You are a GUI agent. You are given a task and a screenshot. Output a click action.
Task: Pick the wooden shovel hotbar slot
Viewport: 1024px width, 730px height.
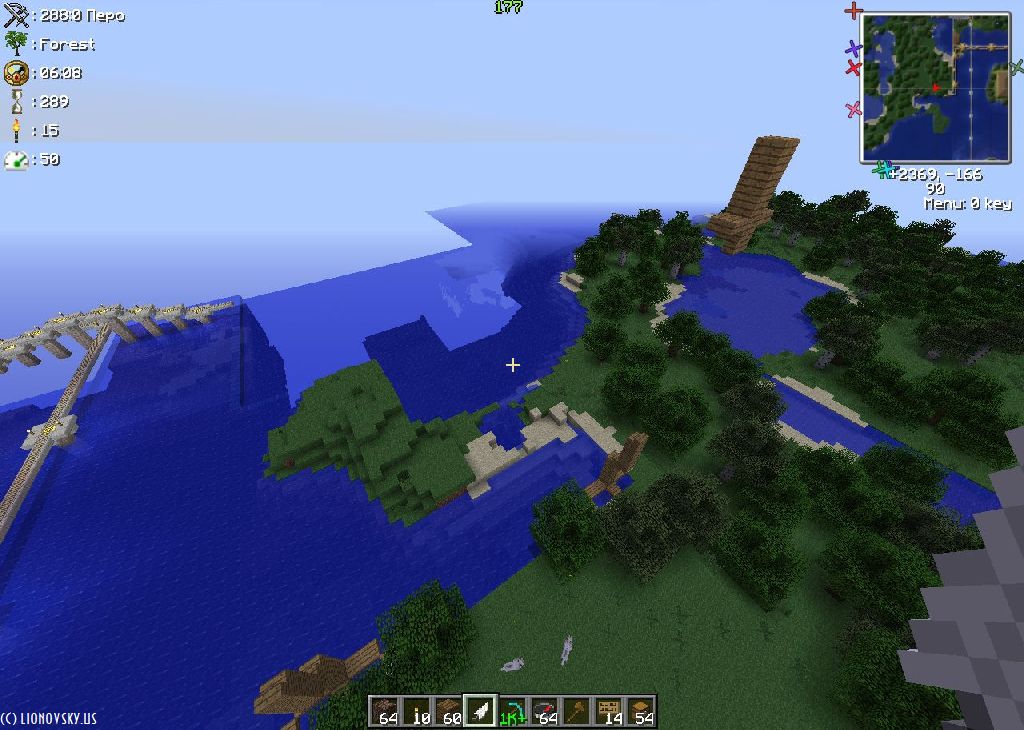(577, 712)
